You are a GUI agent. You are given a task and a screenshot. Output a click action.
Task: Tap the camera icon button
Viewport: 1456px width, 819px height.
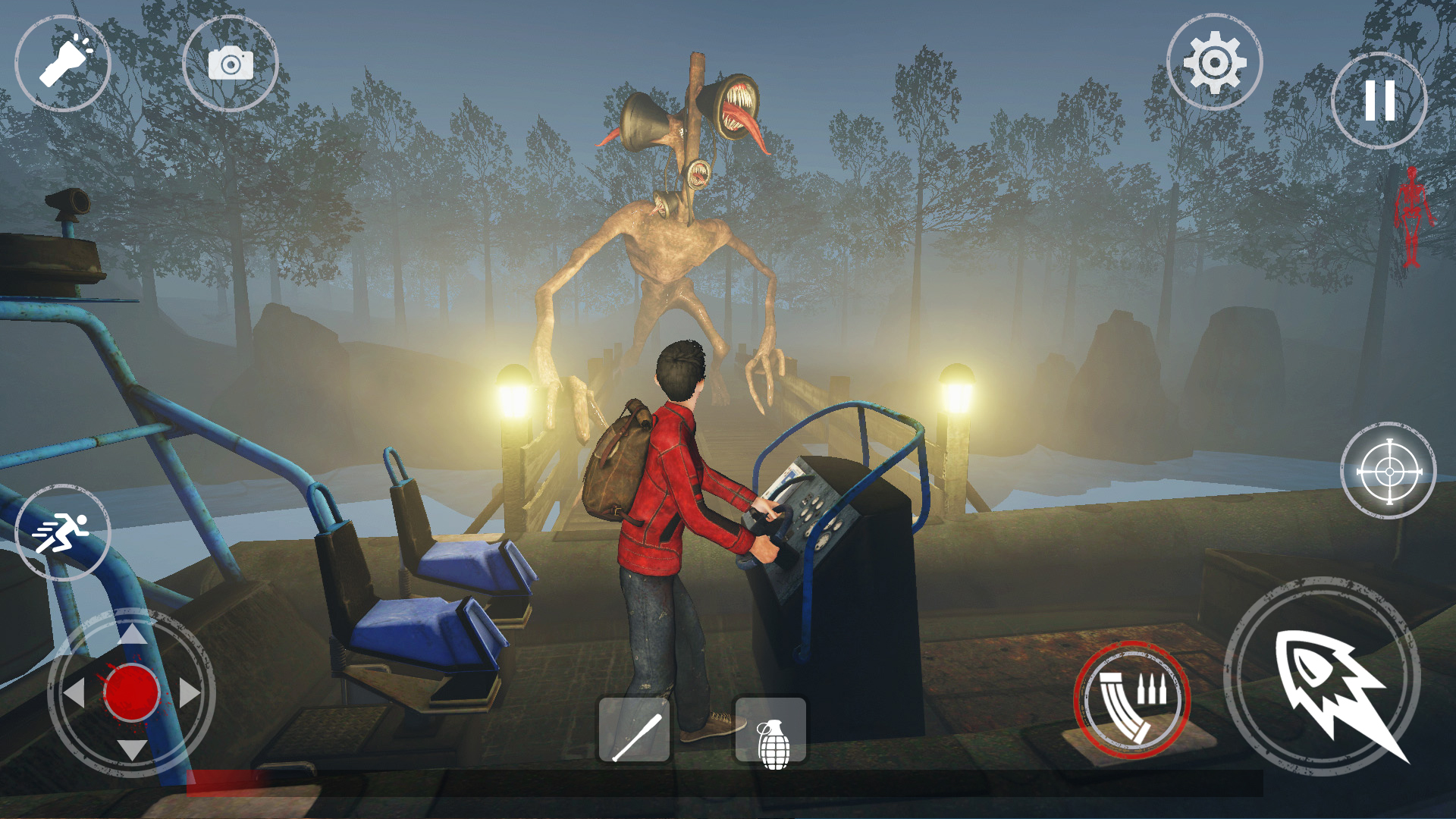[x=231, y=64]
